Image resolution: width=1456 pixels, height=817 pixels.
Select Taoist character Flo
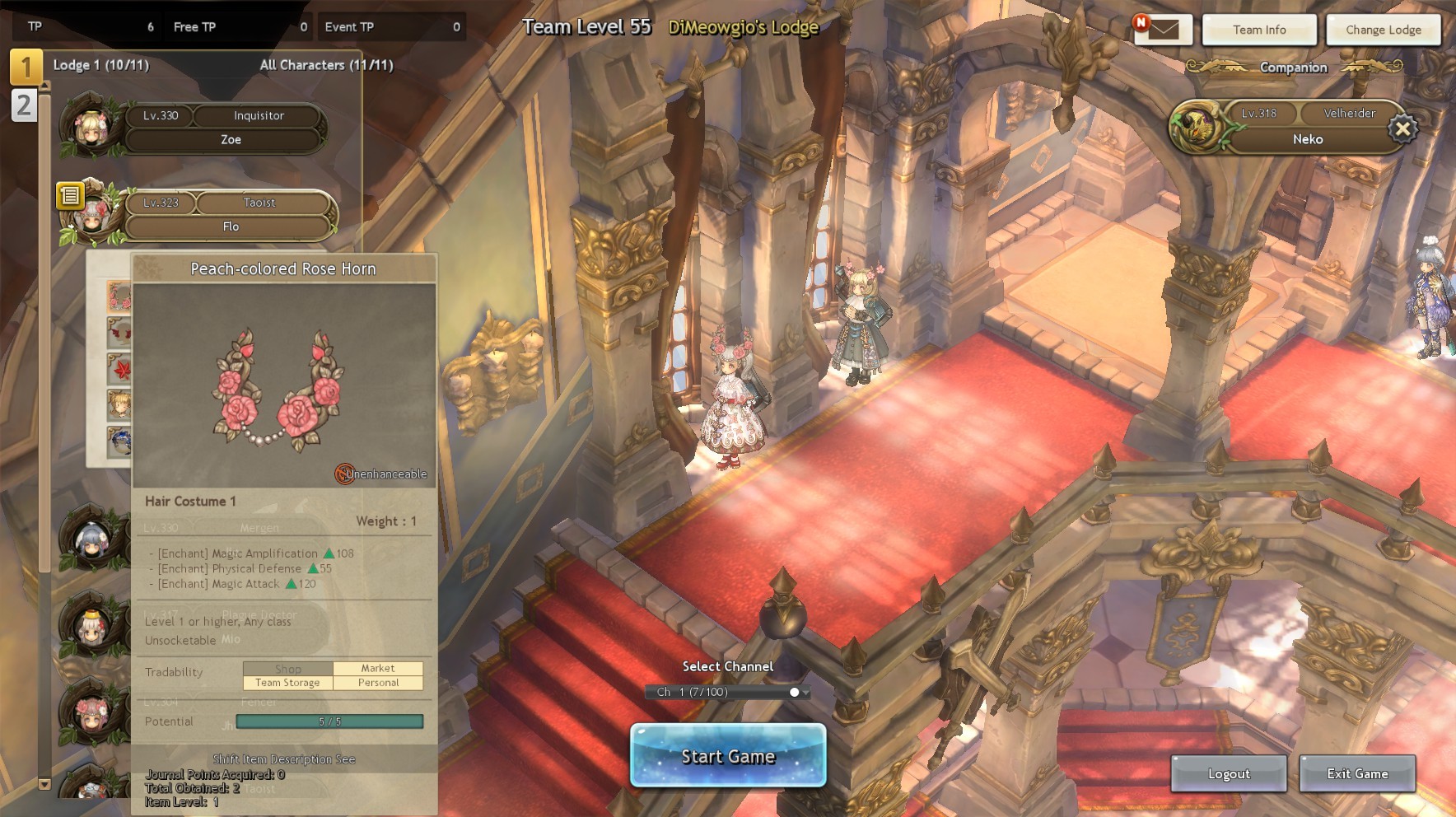point(229,215)
